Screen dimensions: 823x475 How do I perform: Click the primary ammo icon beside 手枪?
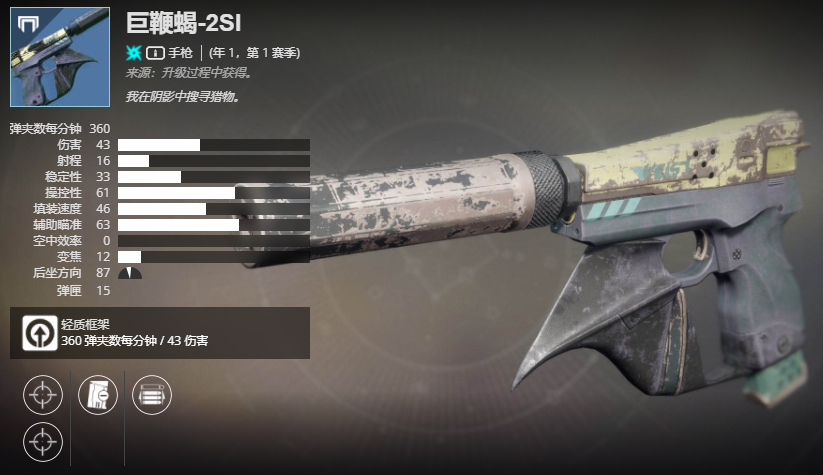[155, 52]
